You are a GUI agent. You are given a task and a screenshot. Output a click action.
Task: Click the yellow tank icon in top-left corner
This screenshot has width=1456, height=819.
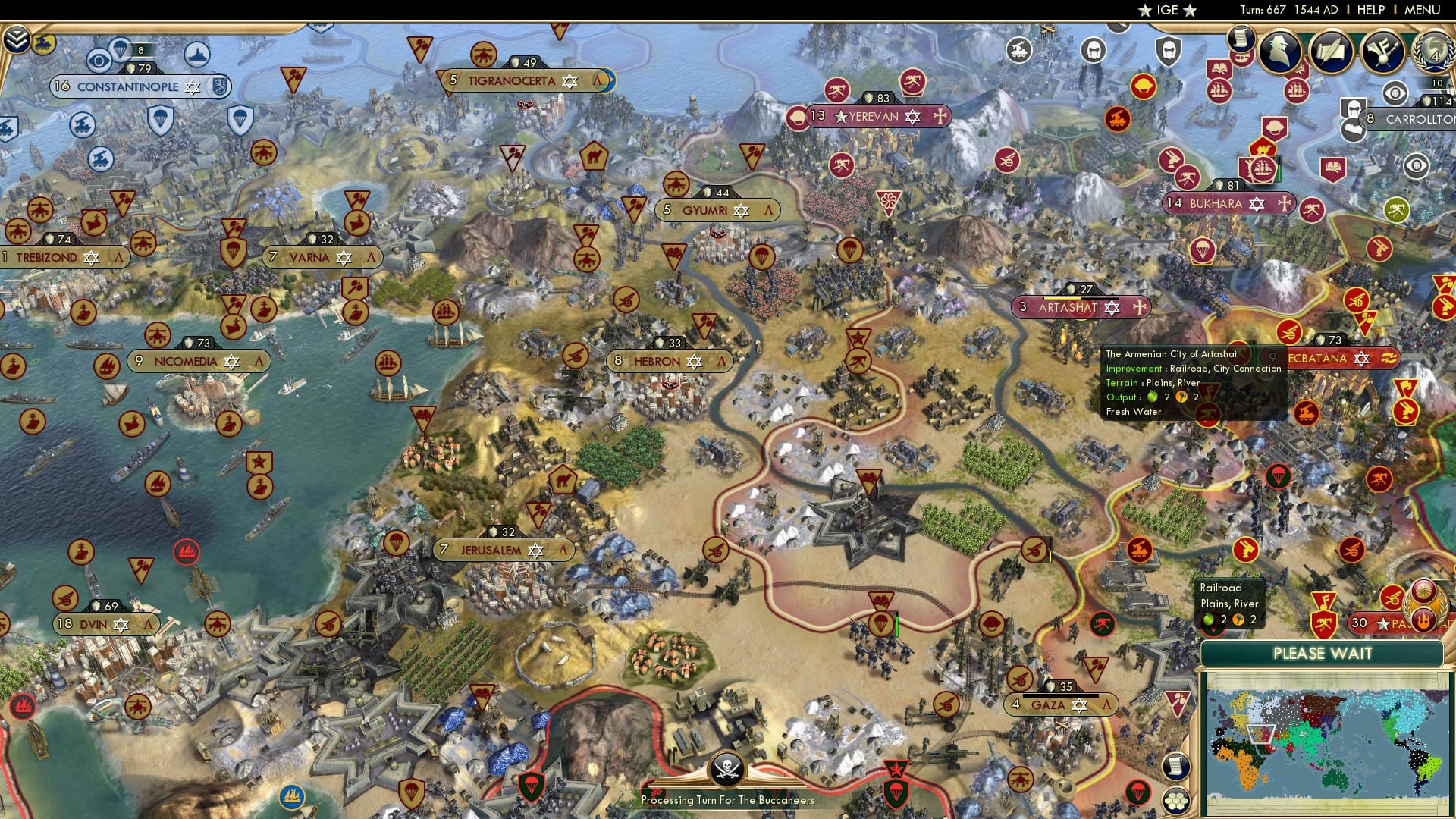tap(42, 43)
